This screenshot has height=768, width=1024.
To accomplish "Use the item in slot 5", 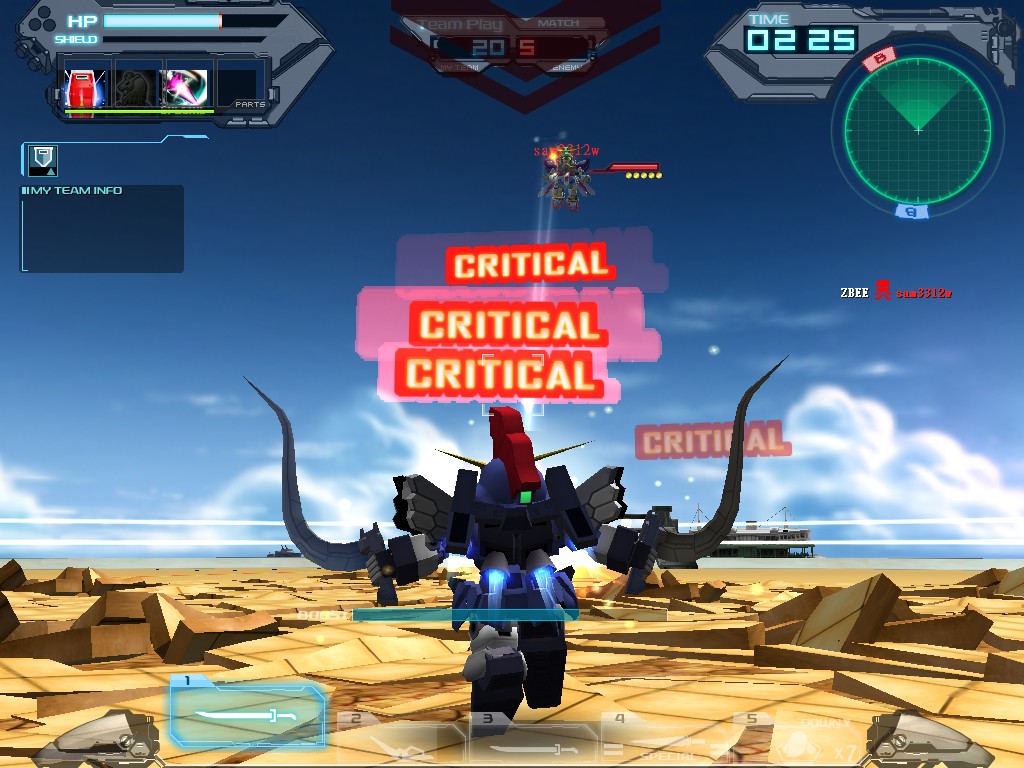I will (797, 742).
